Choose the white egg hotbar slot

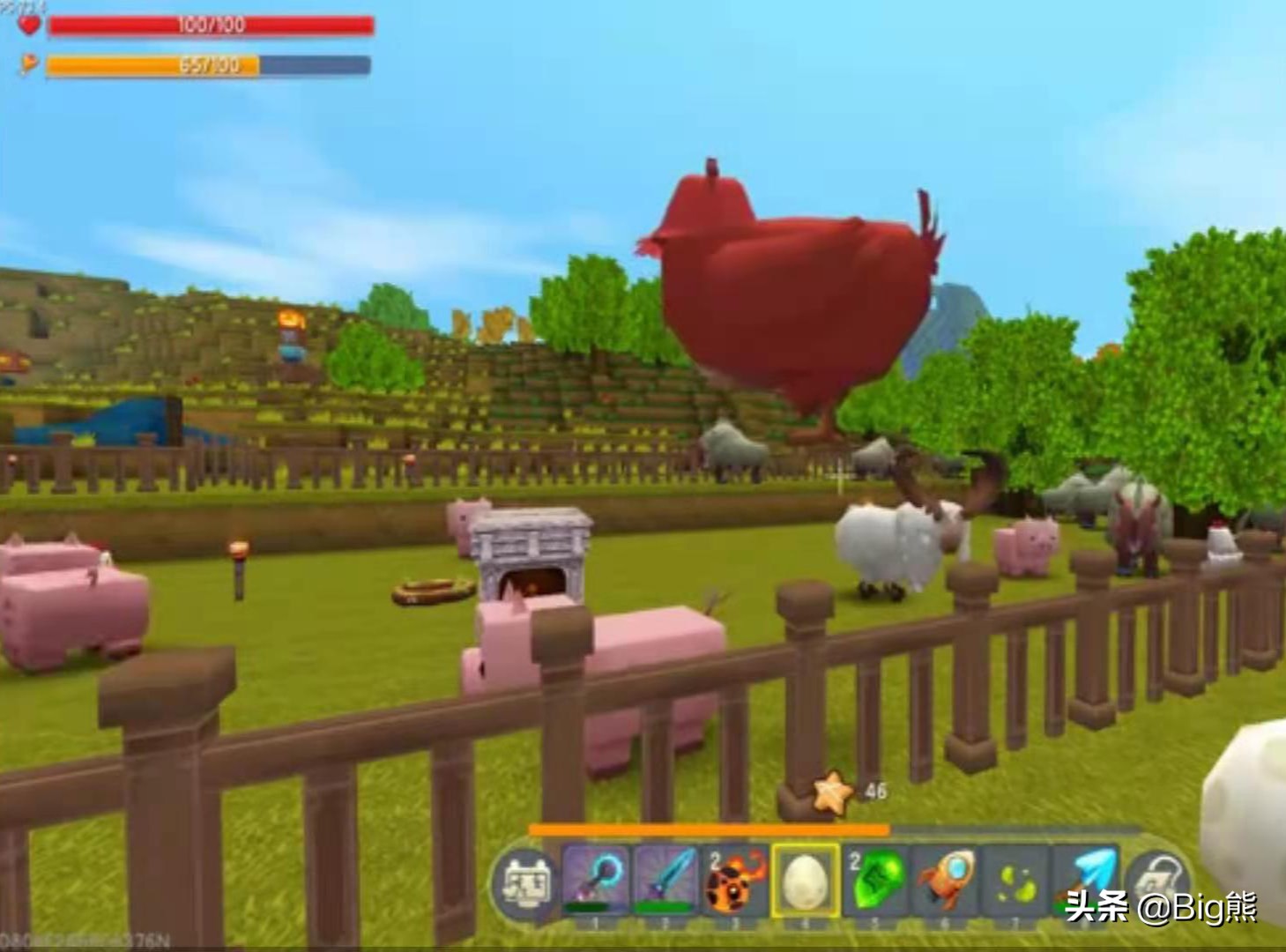(805, 880)
